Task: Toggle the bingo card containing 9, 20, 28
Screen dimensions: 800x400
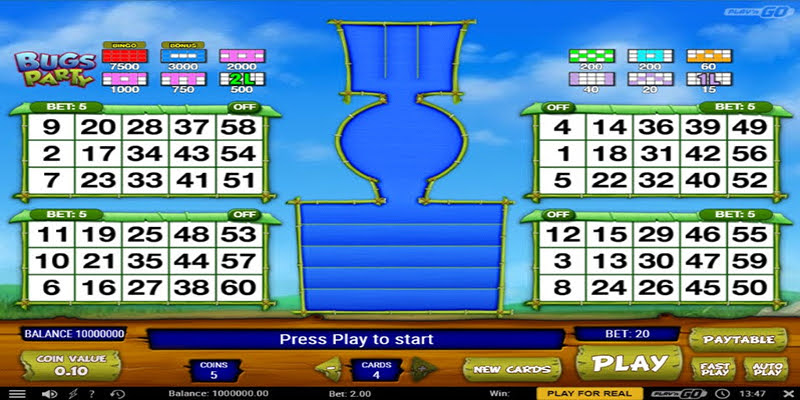Action: click(242, 106)
